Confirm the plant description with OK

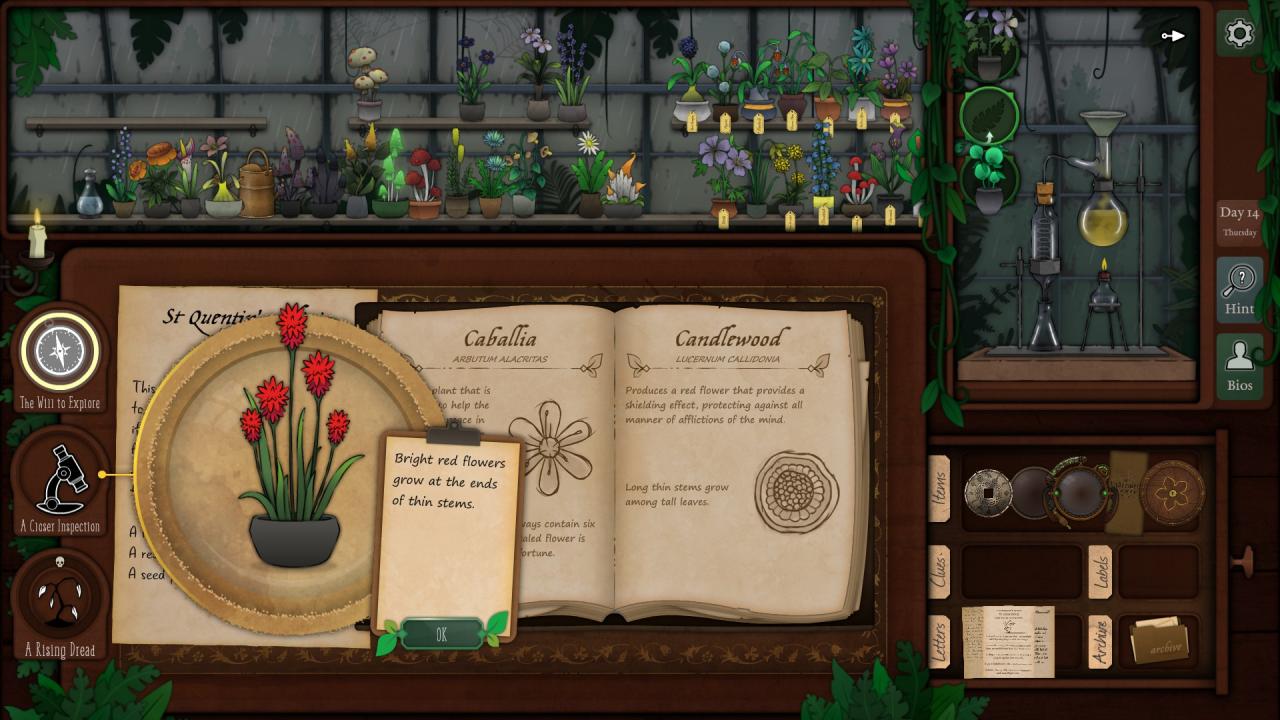[441, 634]
